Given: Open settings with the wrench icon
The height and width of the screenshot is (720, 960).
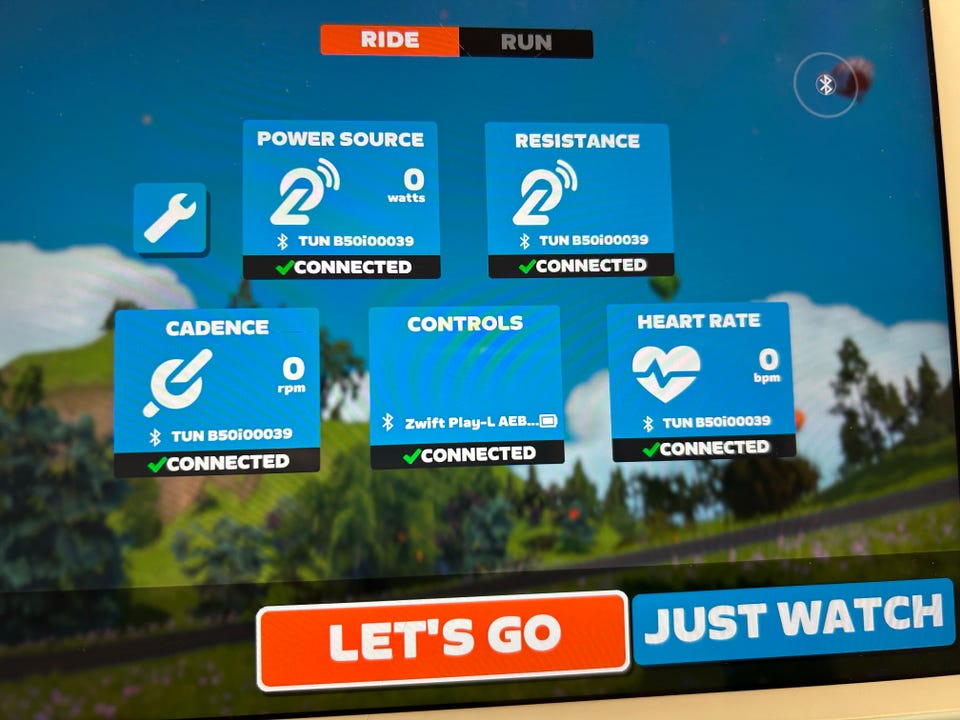Looking at the screenshot, I should (x=170, y=218).
